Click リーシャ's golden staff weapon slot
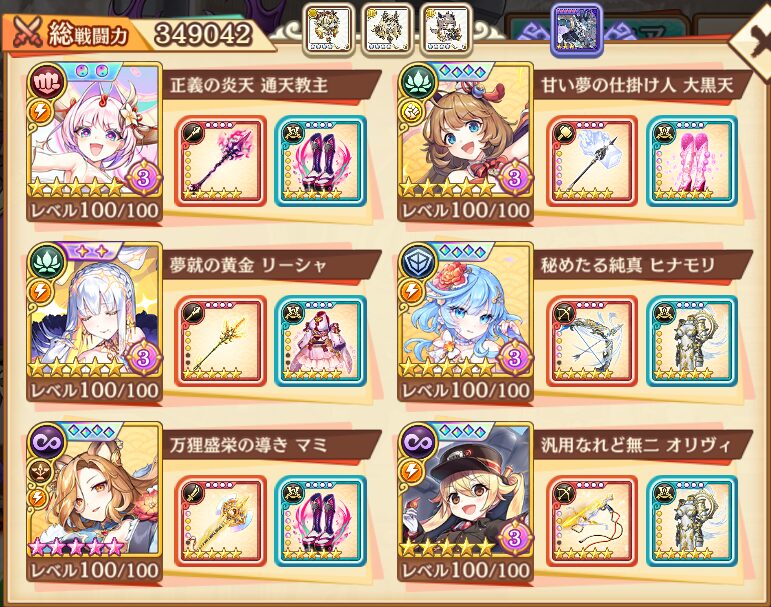Screen dimensions: 771x607 (220, 341)
